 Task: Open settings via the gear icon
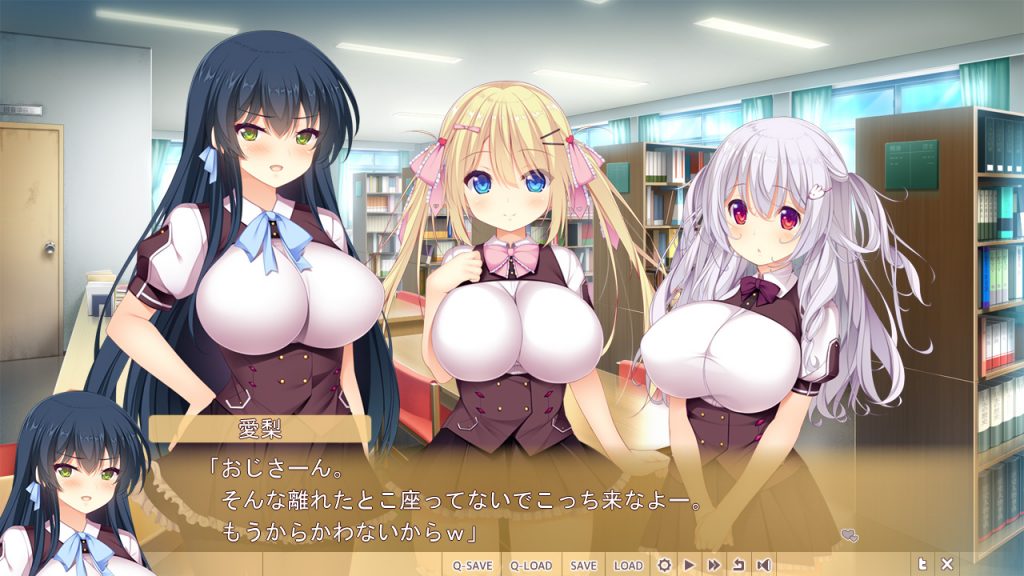click(x=664, y=565)
